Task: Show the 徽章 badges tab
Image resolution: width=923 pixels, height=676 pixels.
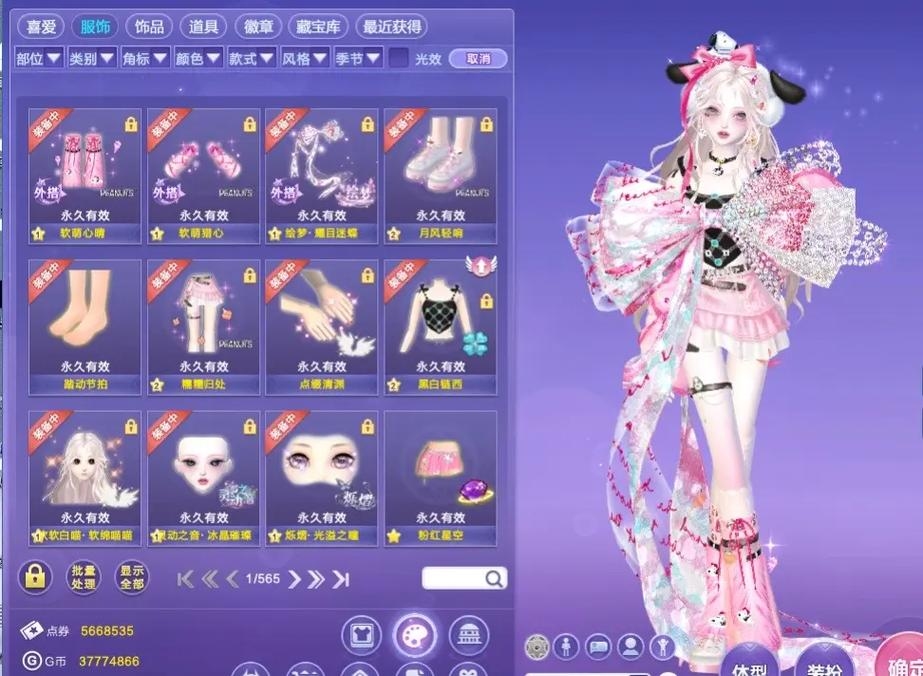Action: [x=261, y=26]
